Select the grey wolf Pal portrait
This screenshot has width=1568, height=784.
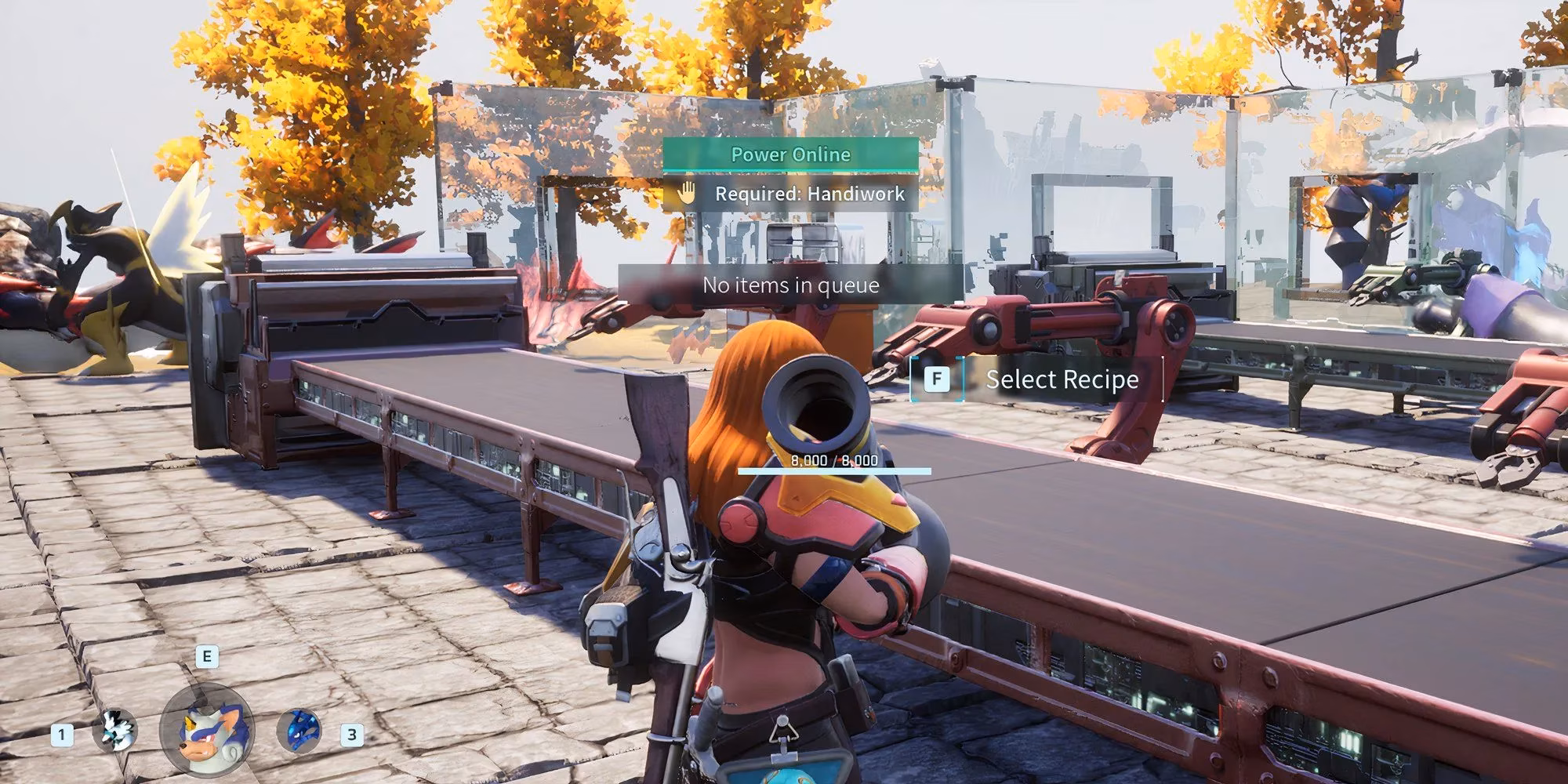(205, 731)
